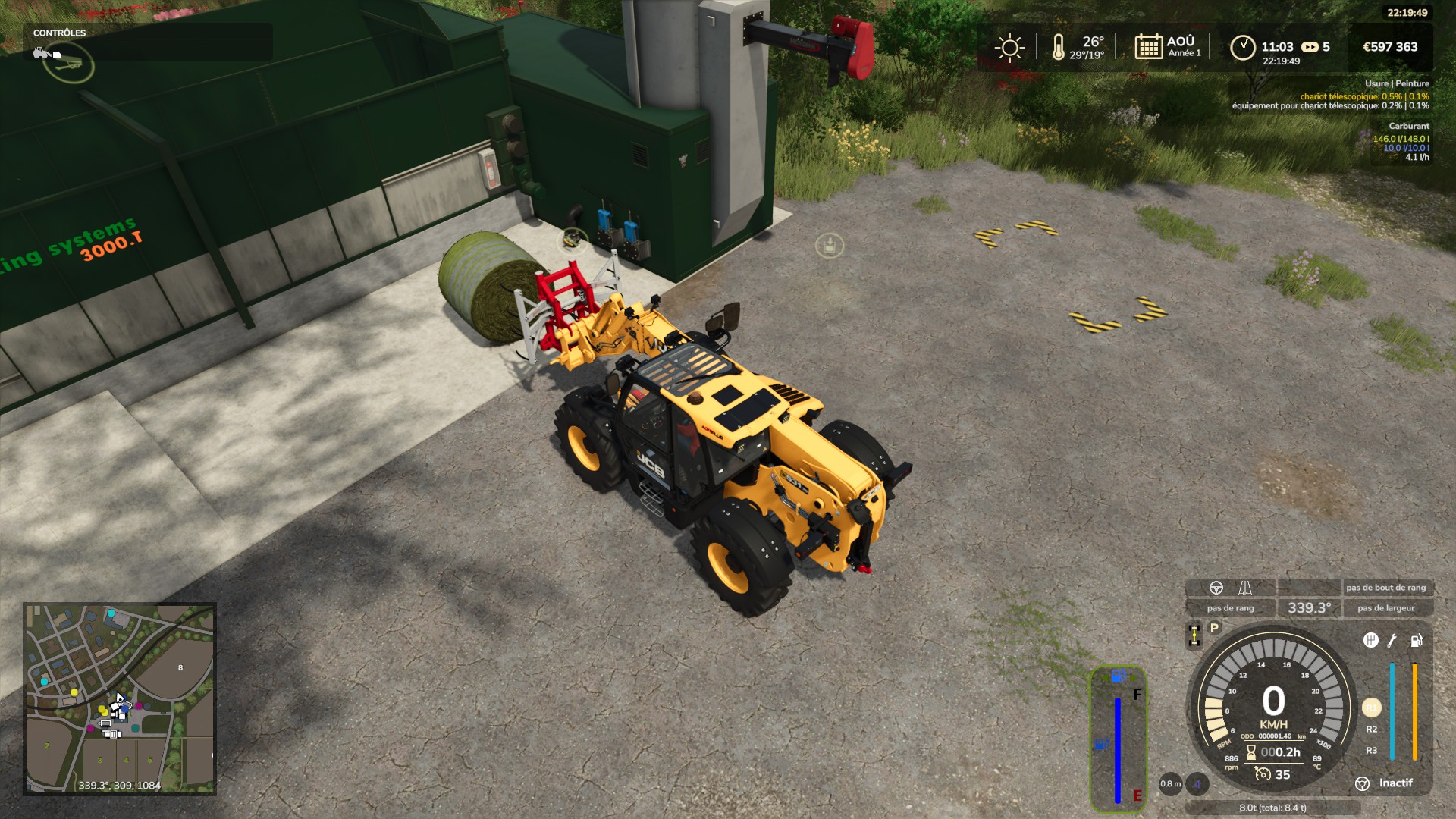The image size is (1456, 819).
Task: Toggle the Inactif steering assist status
Action: pos(1385,783)
